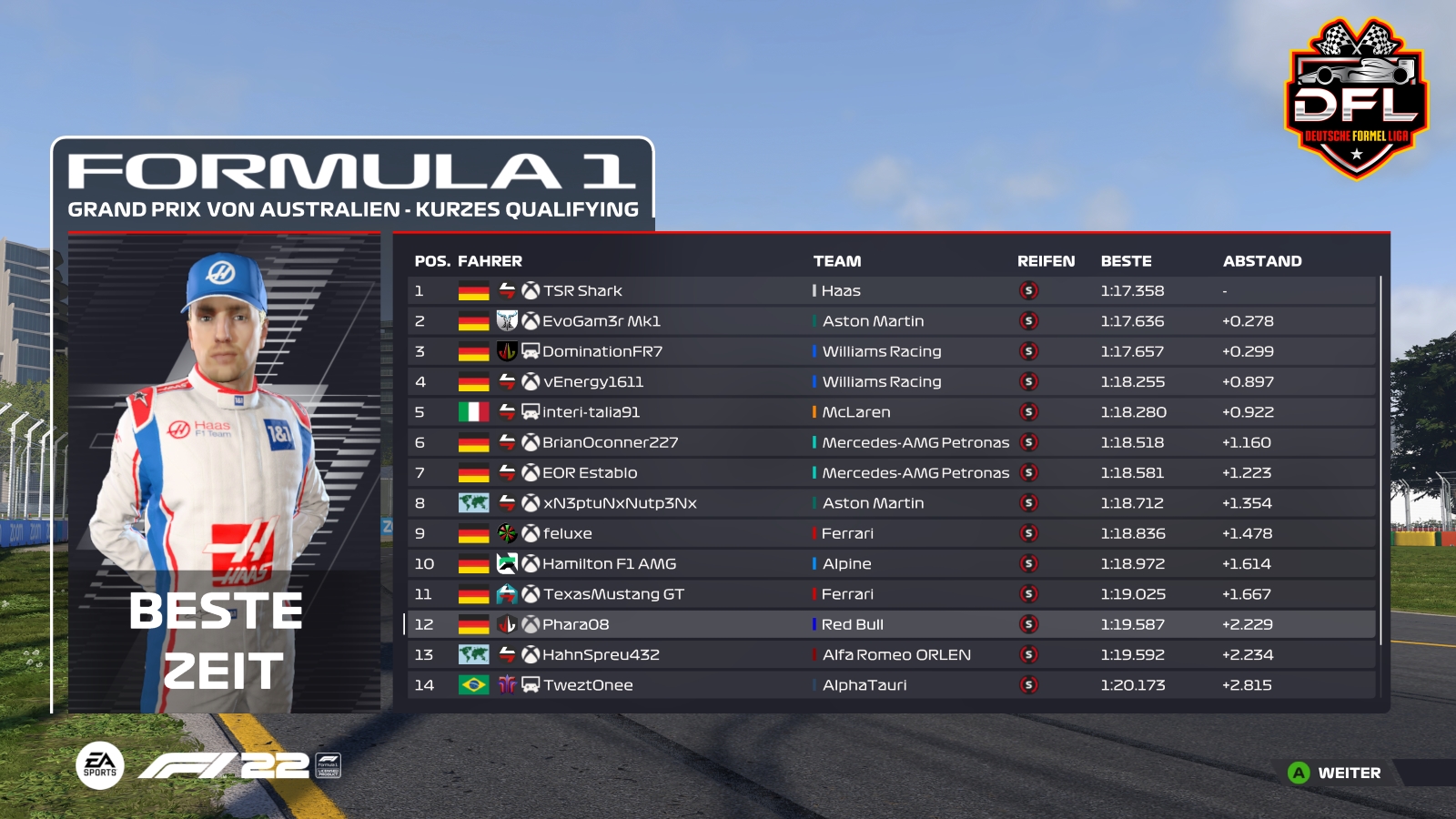Click the highlighted Phara08 row
The image size is (1456, 819).
tap(575, 624)
